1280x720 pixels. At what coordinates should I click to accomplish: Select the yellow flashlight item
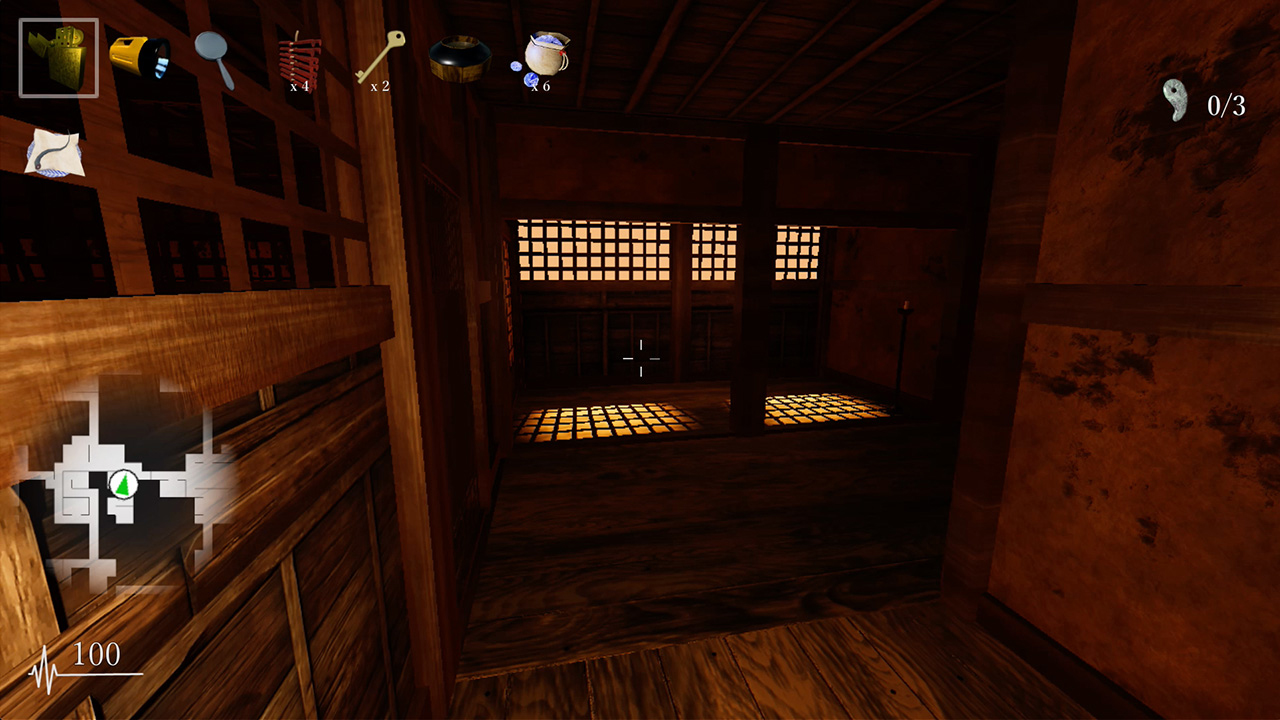138,60
